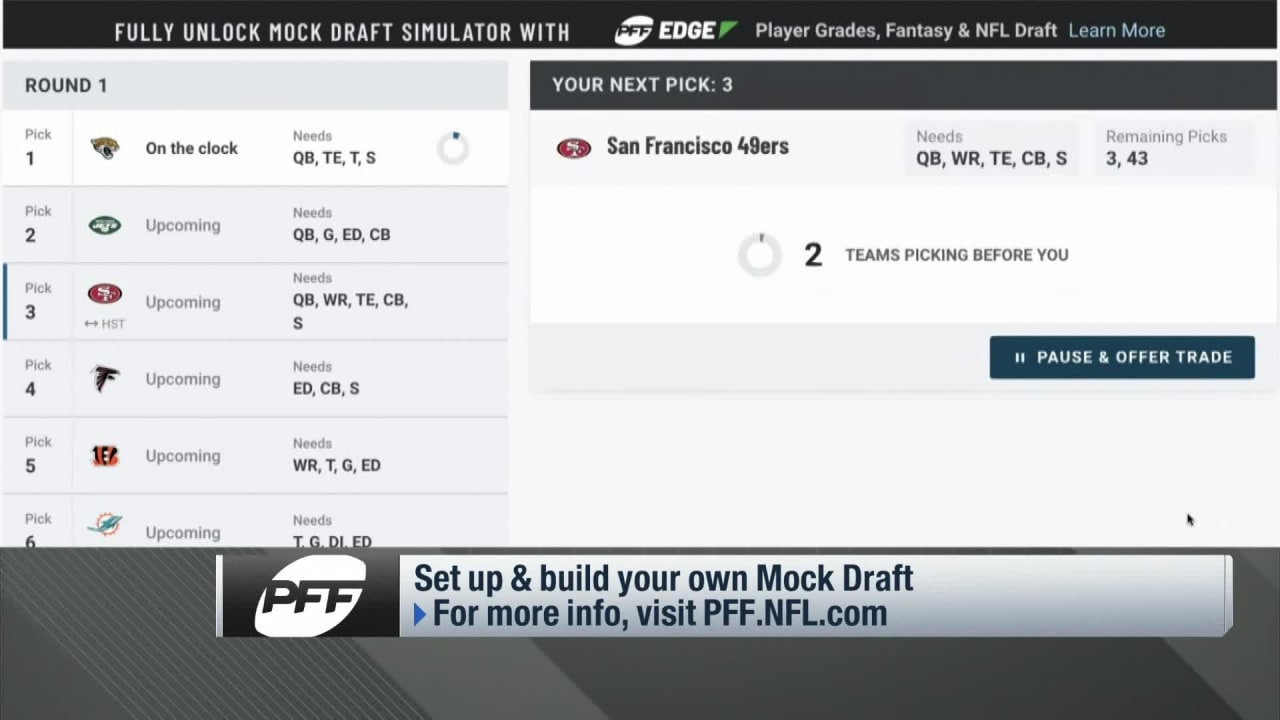Screen dimensions: 1280x720
Task: Choose the Pick 3 49ers row
Action: (255, 302)
